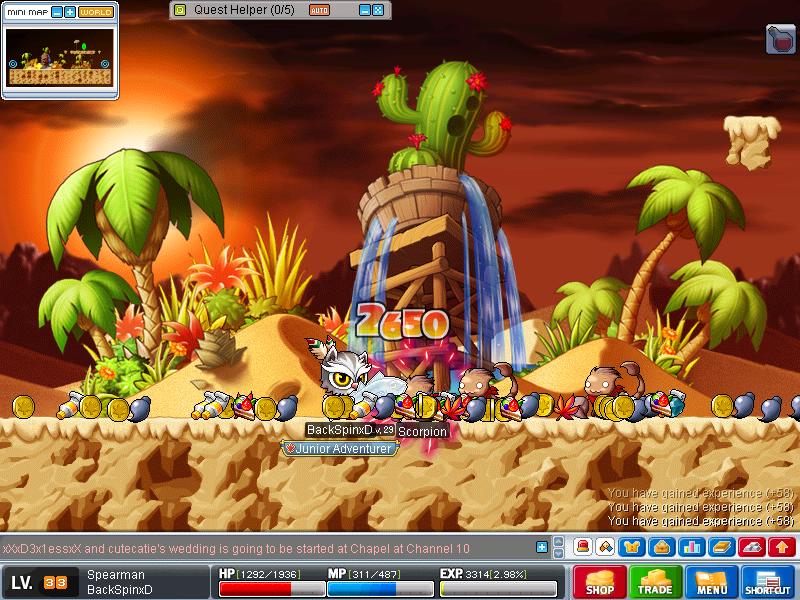
Task: Minimize the Quest Helper window
Action: click(x=364, y=10)
